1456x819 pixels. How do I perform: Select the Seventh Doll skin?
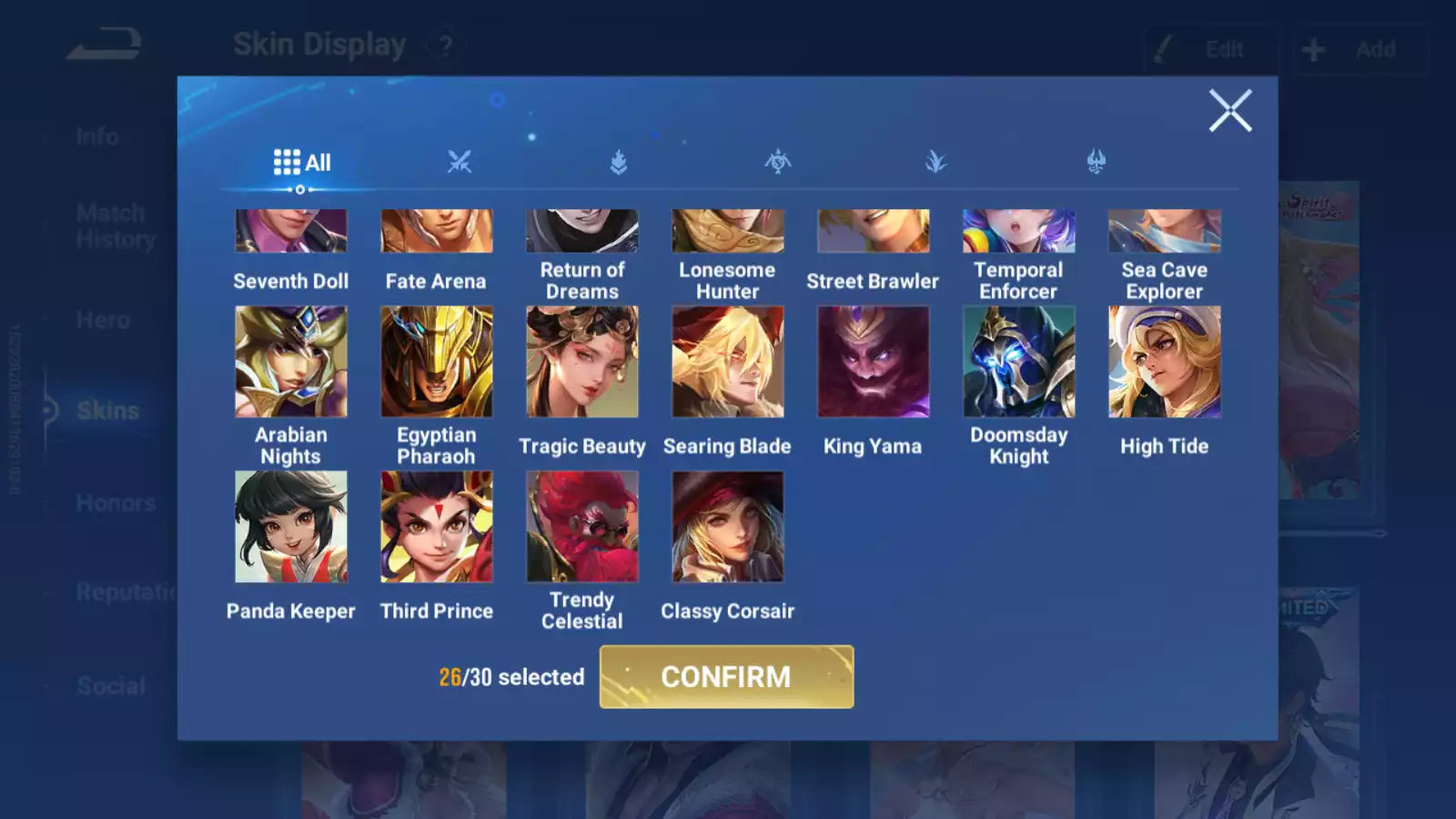pos(291,232)
